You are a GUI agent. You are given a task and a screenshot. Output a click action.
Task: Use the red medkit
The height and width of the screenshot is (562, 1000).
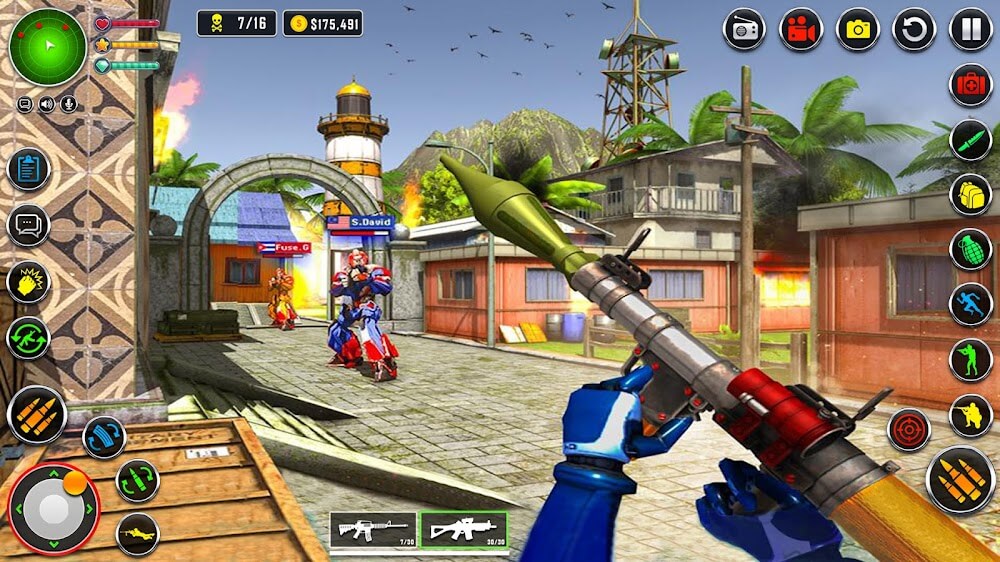point(970,85)
